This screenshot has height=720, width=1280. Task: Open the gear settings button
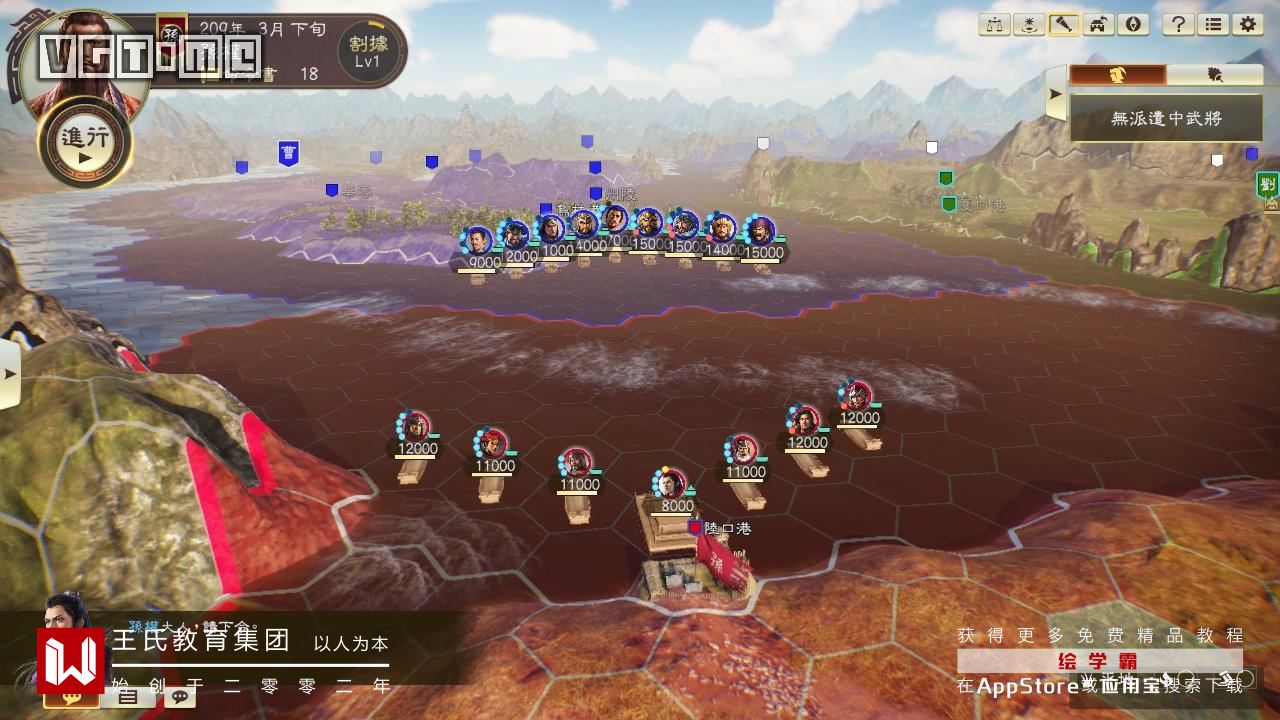pos(1247,24)
